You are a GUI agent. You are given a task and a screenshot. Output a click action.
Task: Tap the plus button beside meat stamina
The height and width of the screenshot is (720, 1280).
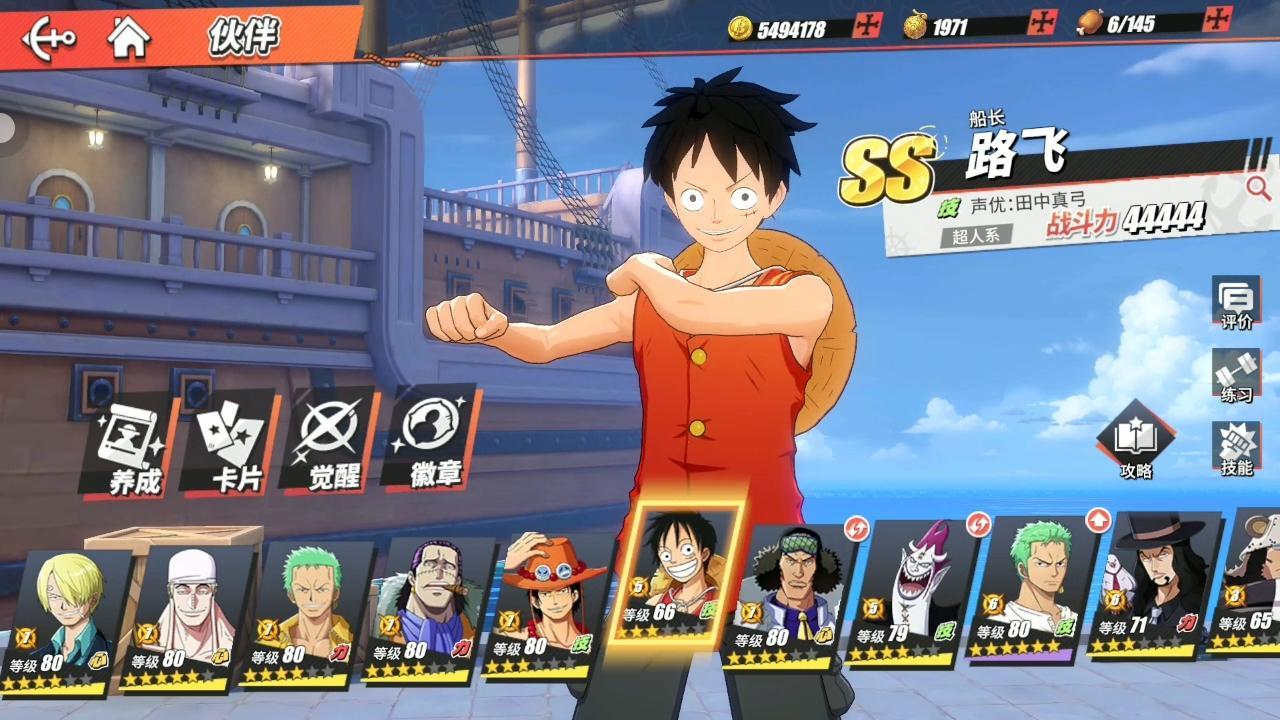coord(1217,19)
